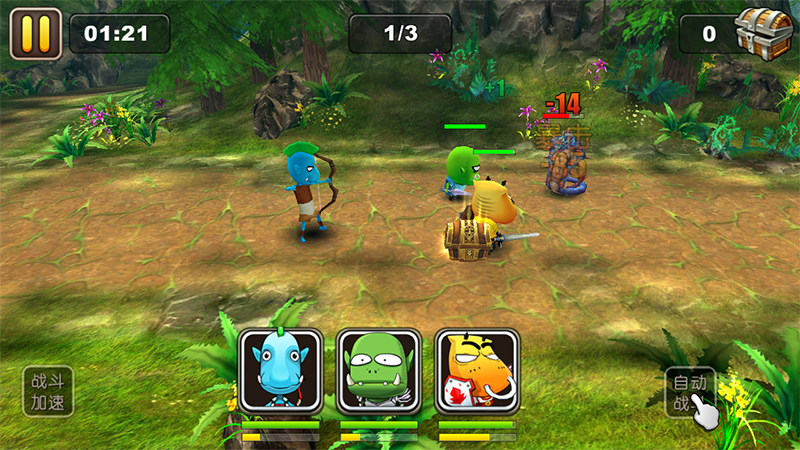Toggle the 自动战斗 auto-battle button
Screen dimensions: 800x450
[x=689, y=392]
